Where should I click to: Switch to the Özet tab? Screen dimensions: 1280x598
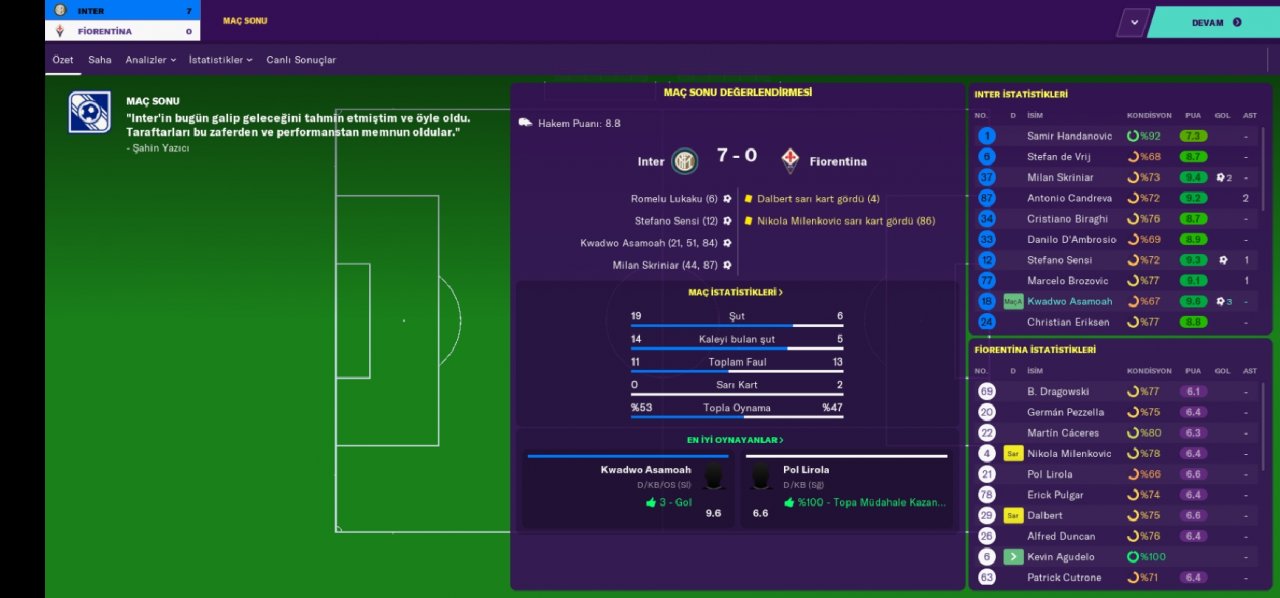[63, 60]
